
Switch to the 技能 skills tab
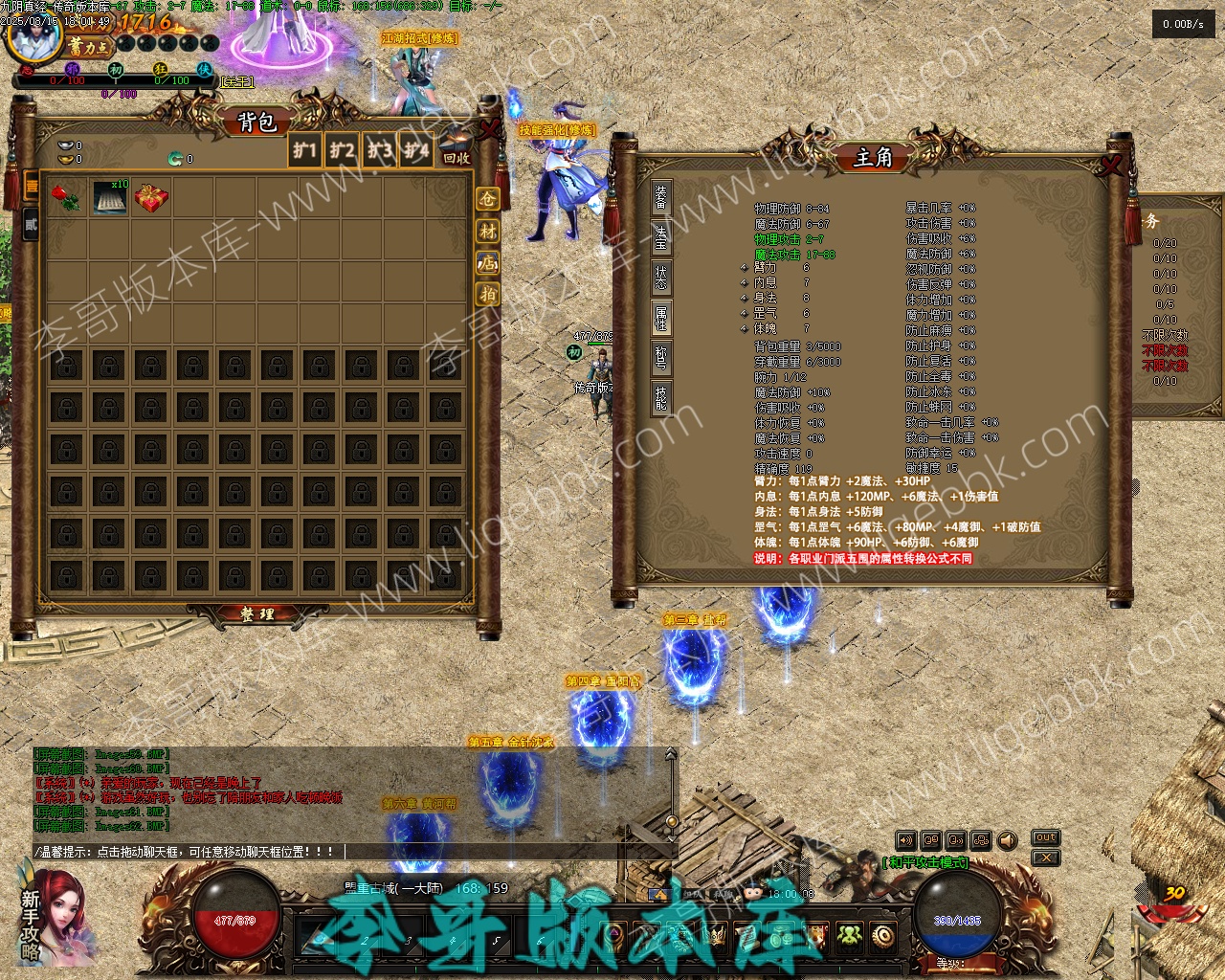pos(661,397)
